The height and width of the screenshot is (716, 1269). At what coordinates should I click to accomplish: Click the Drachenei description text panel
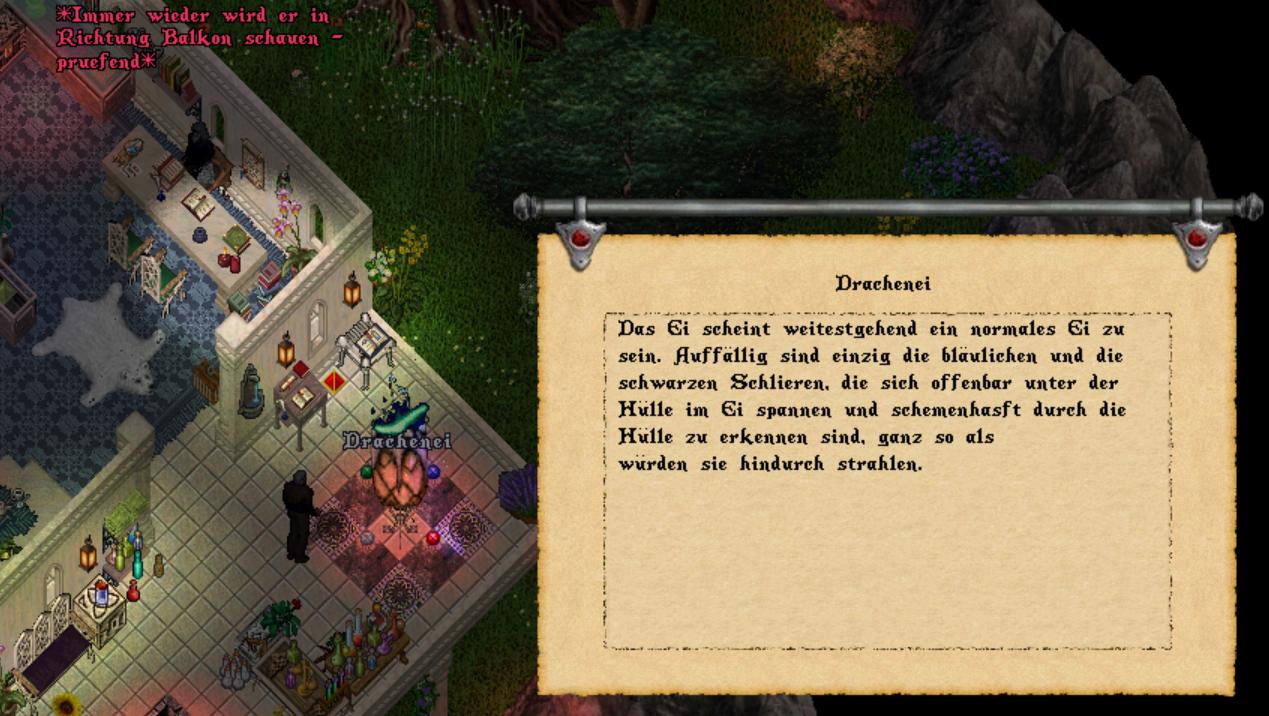coord(887,481)
